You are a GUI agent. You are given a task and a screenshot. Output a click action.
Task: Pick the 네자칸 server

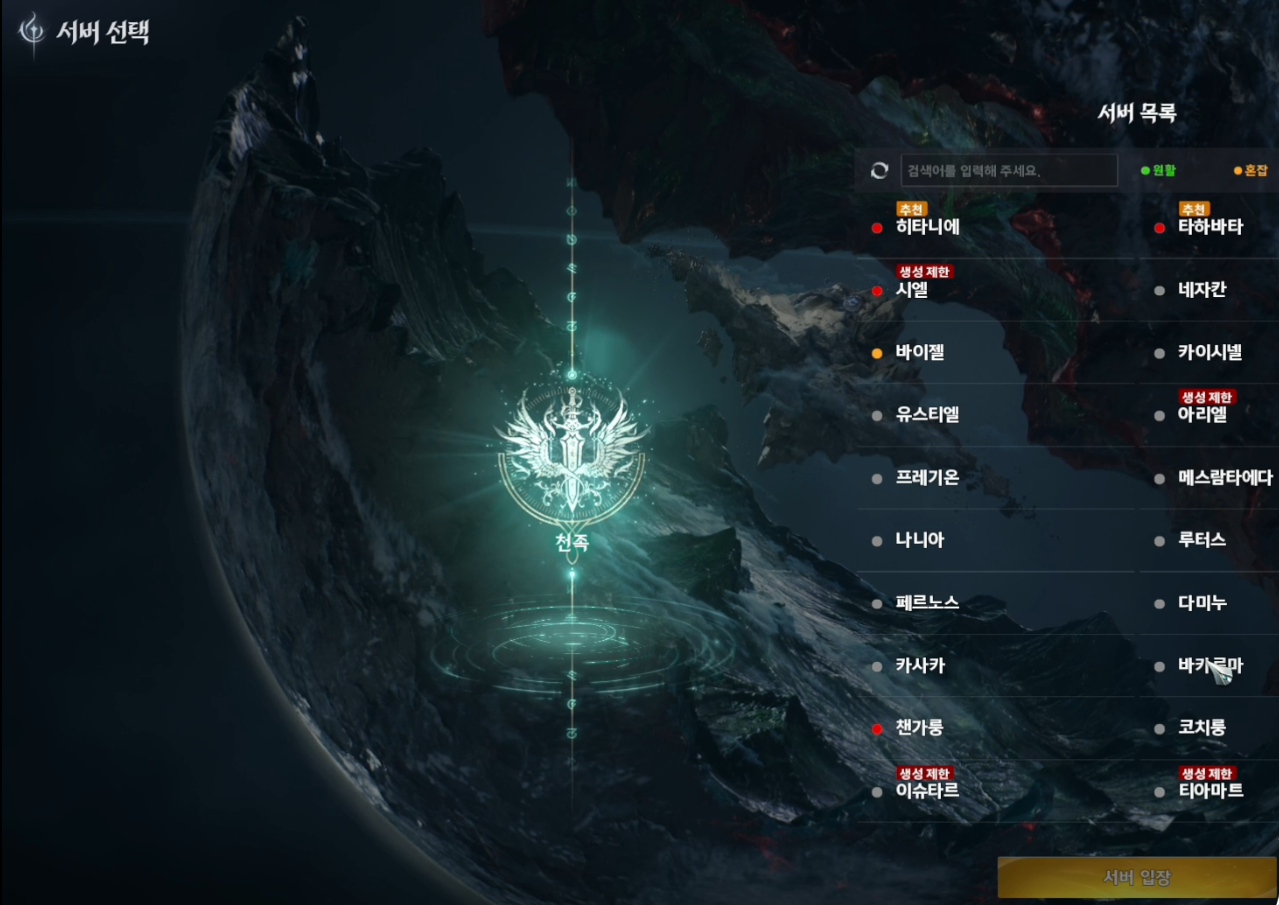[x=1202, y=290]
